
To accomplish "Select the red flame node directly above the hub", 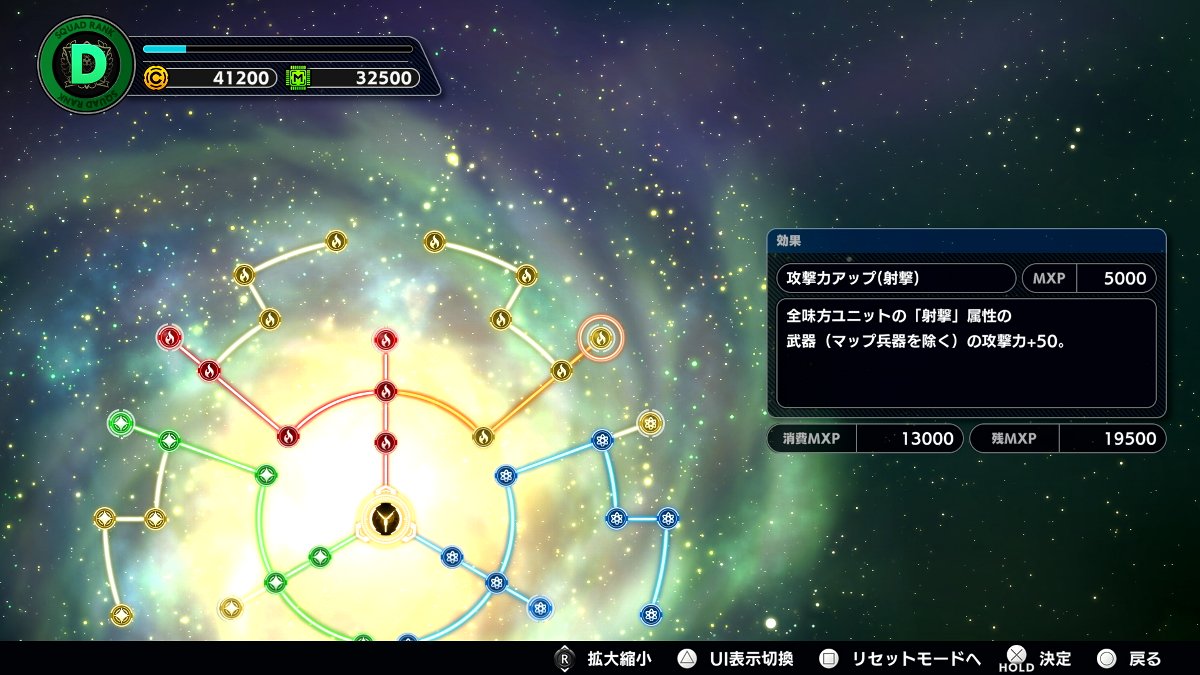I will pos(386,442).
